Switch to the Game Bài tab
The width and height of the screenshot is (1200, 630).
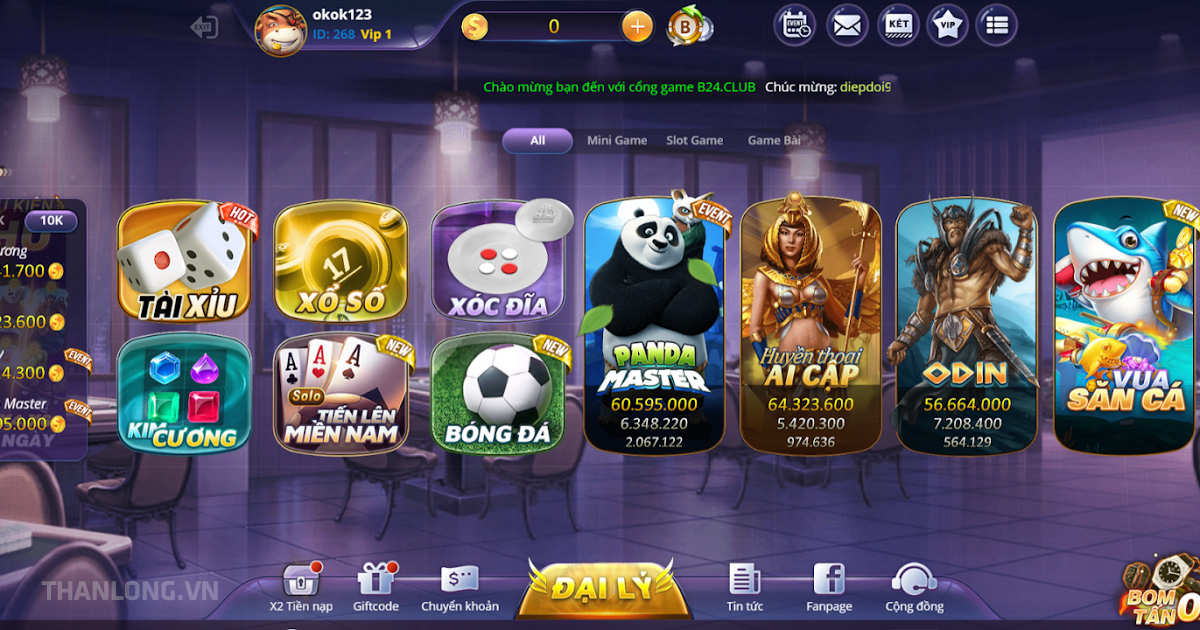(774, 141)
